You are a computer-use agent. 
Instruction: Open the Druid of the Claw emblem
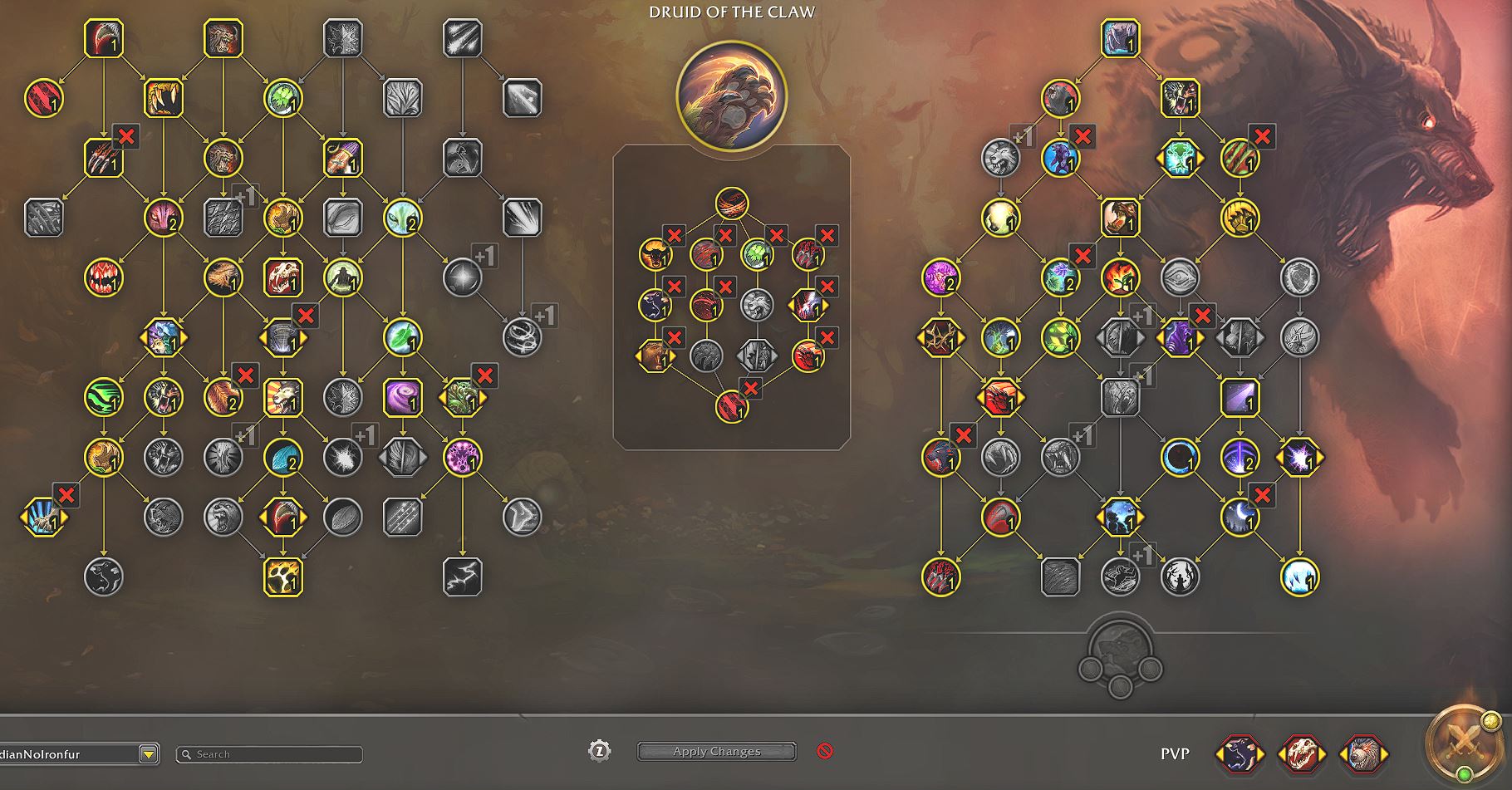731,96
